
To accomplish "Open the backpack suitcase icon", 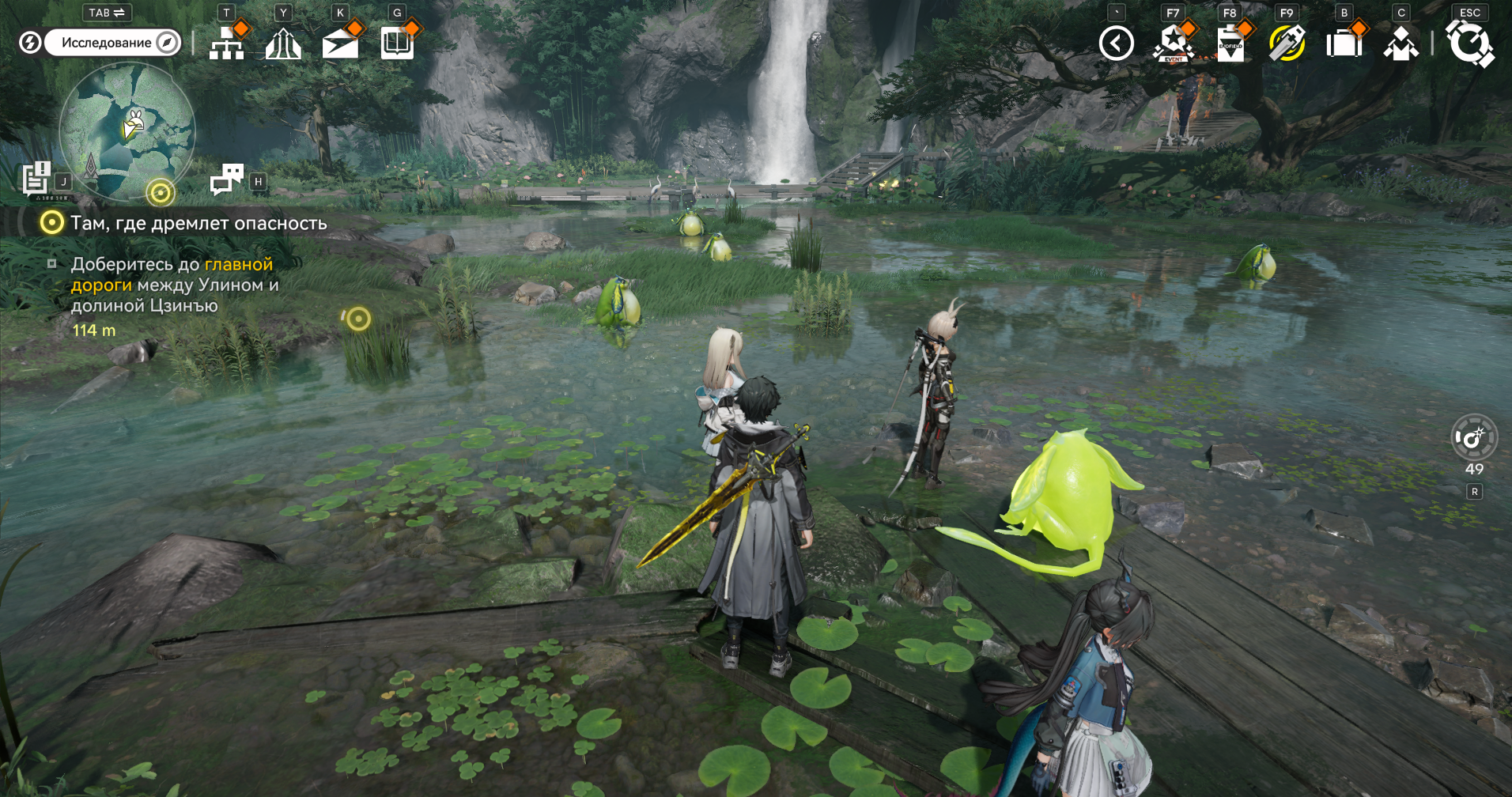I will pos(1344,43).
